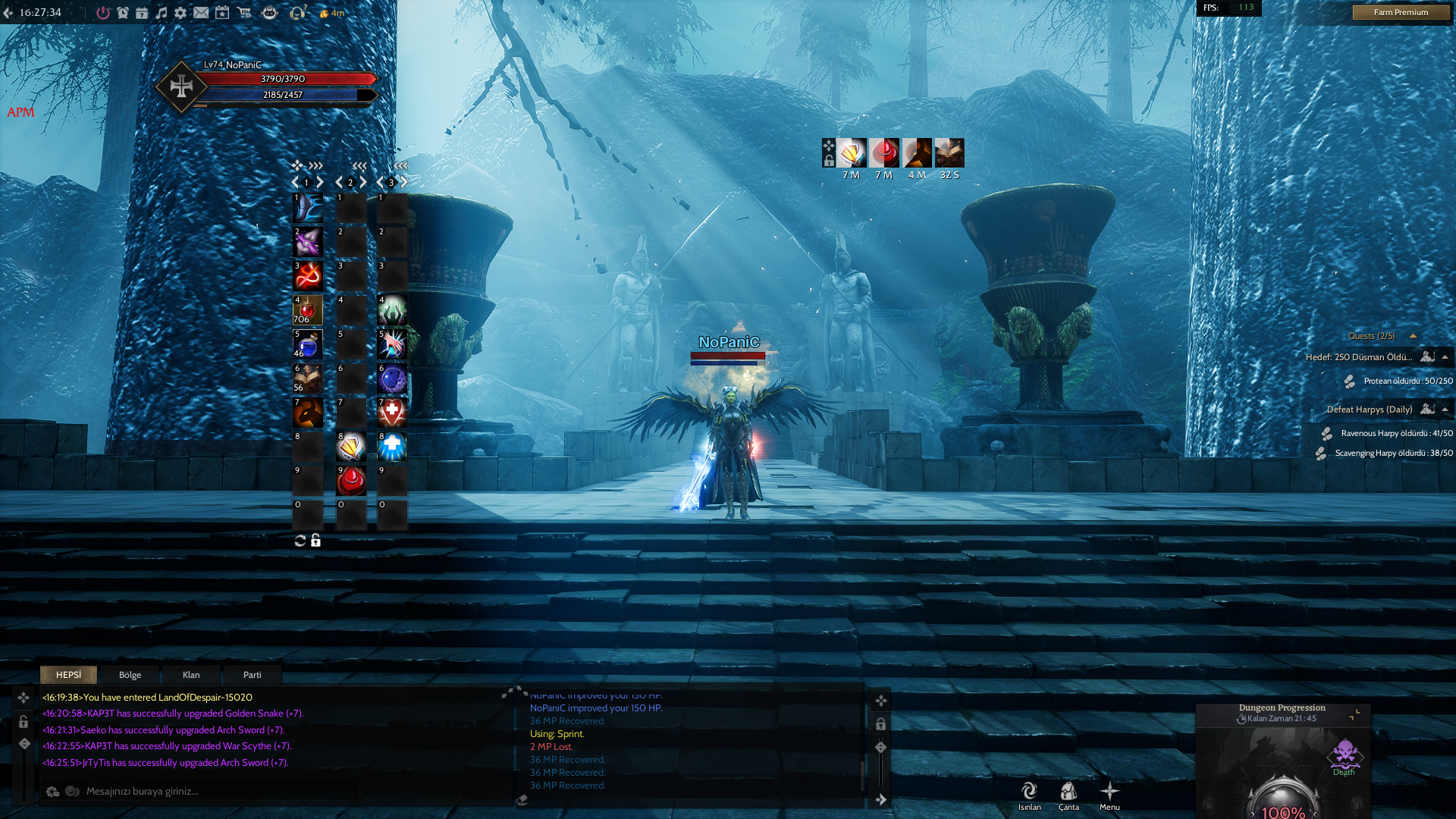Viewport: 1456px width, 819px height.
Task: Click the Farm Premium button
Action: (x=1400, y=12)
